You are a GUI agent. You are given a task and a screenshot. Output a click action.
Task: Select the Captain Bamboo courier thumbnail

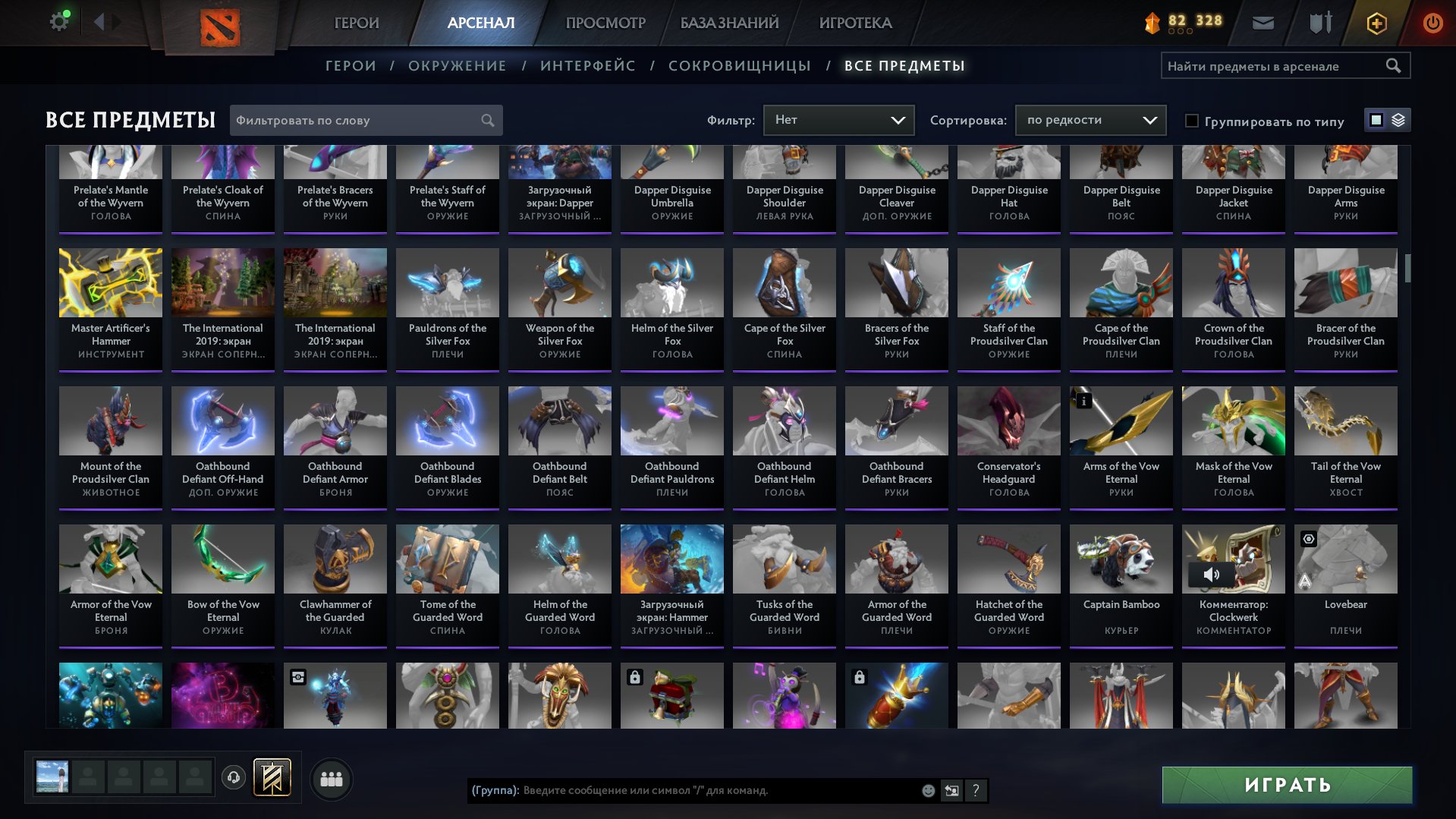(1120, 559)
